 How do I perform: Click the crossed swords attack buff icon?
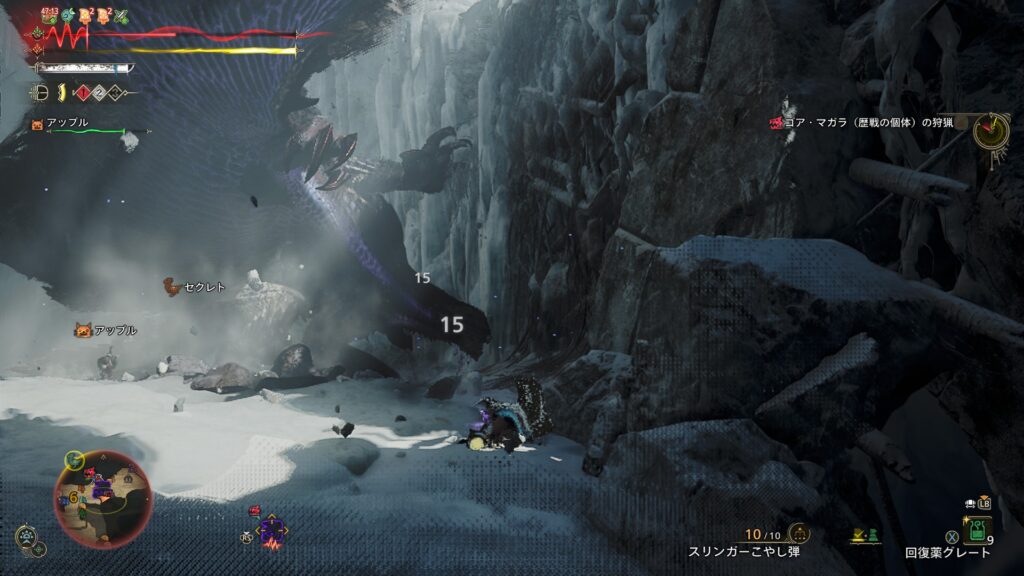click(122, 16)
